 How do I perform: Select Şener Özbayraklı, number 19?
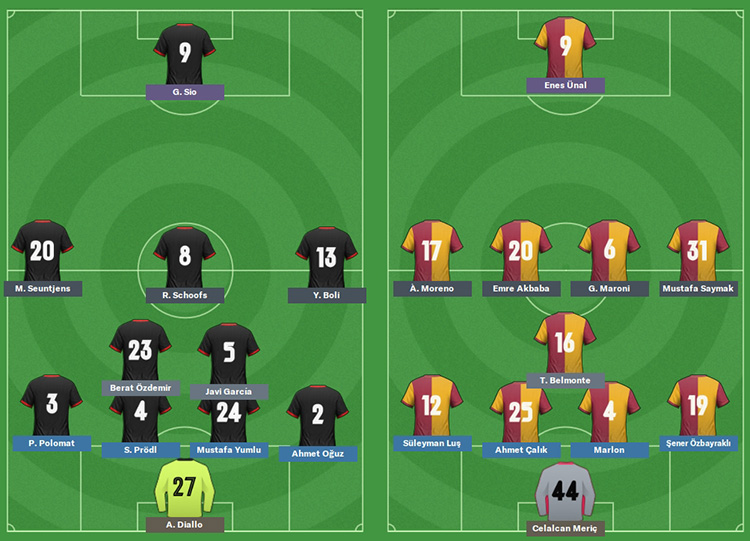(x=698, y=405)
